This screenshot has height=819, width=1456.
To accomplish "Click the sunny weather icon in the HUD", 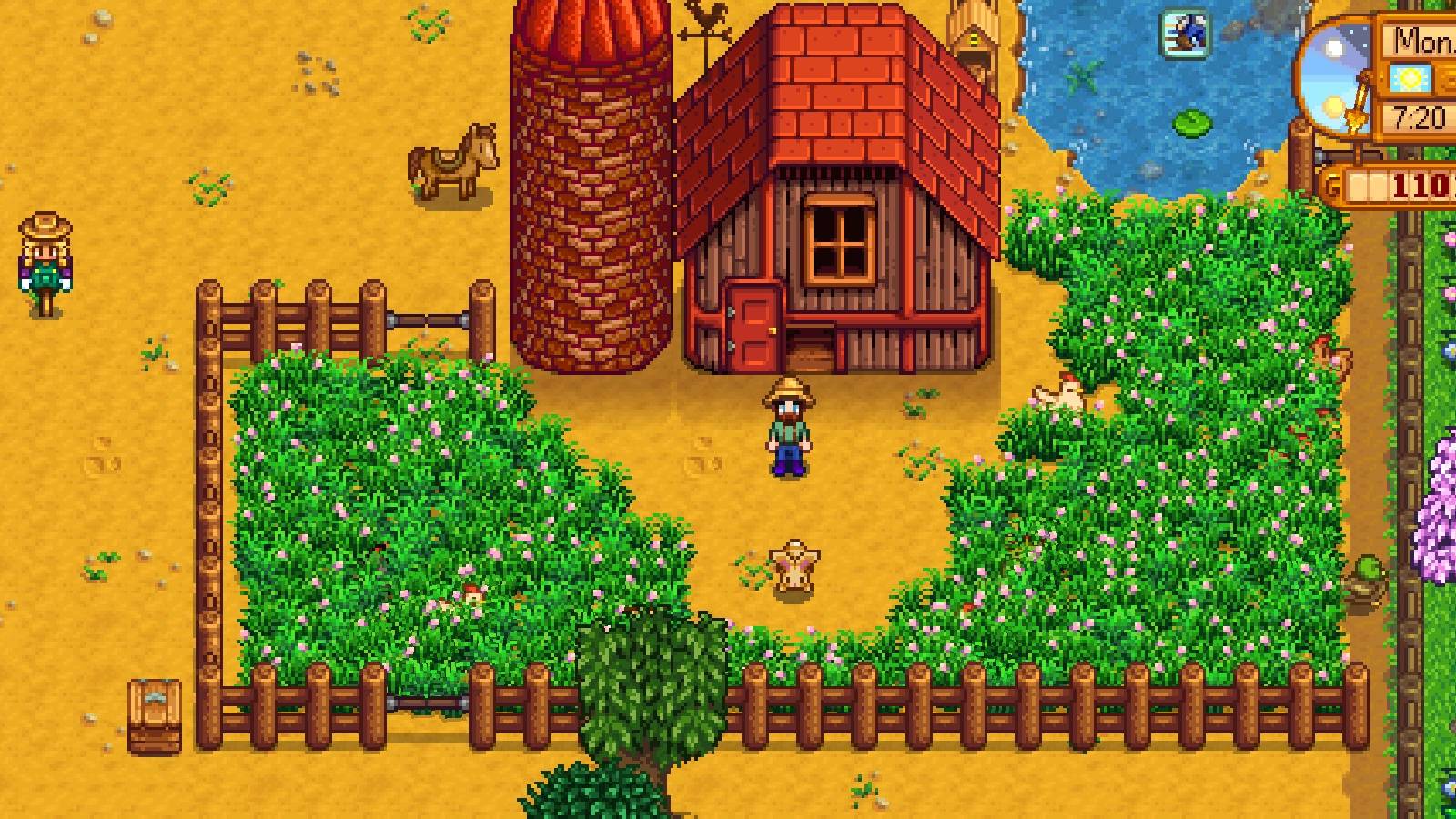I will click(x=1409, y=78).
